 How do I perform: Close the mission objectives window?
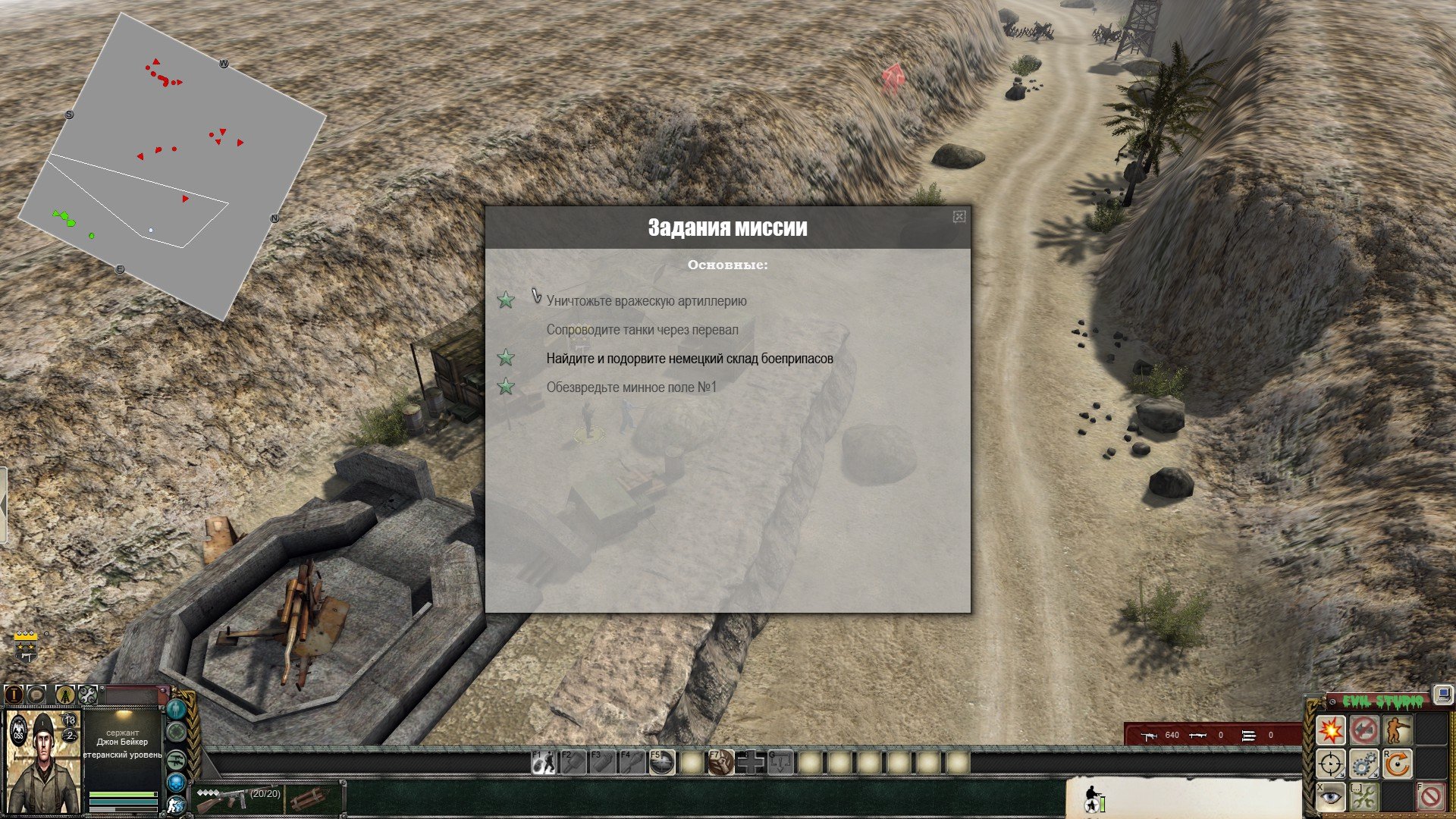click(959, 217)
